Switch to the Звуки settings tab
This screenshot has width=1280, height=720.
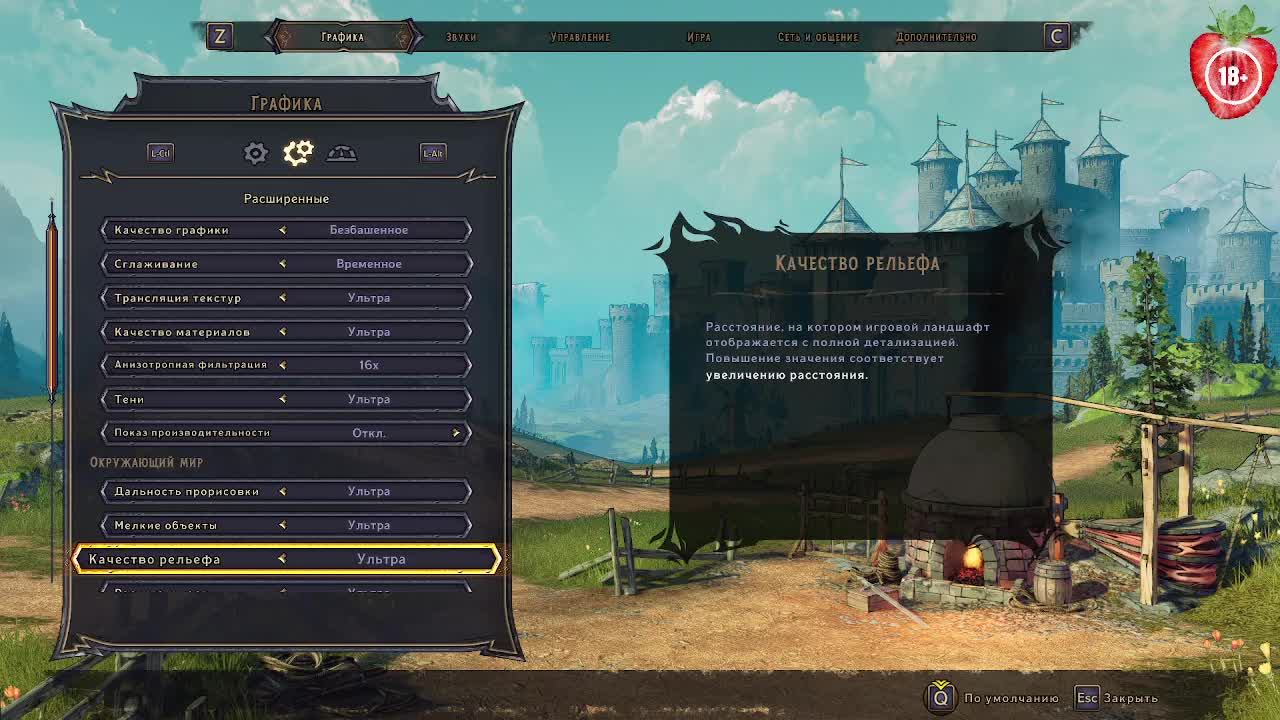pyautogui.click(x=461, y=37)
